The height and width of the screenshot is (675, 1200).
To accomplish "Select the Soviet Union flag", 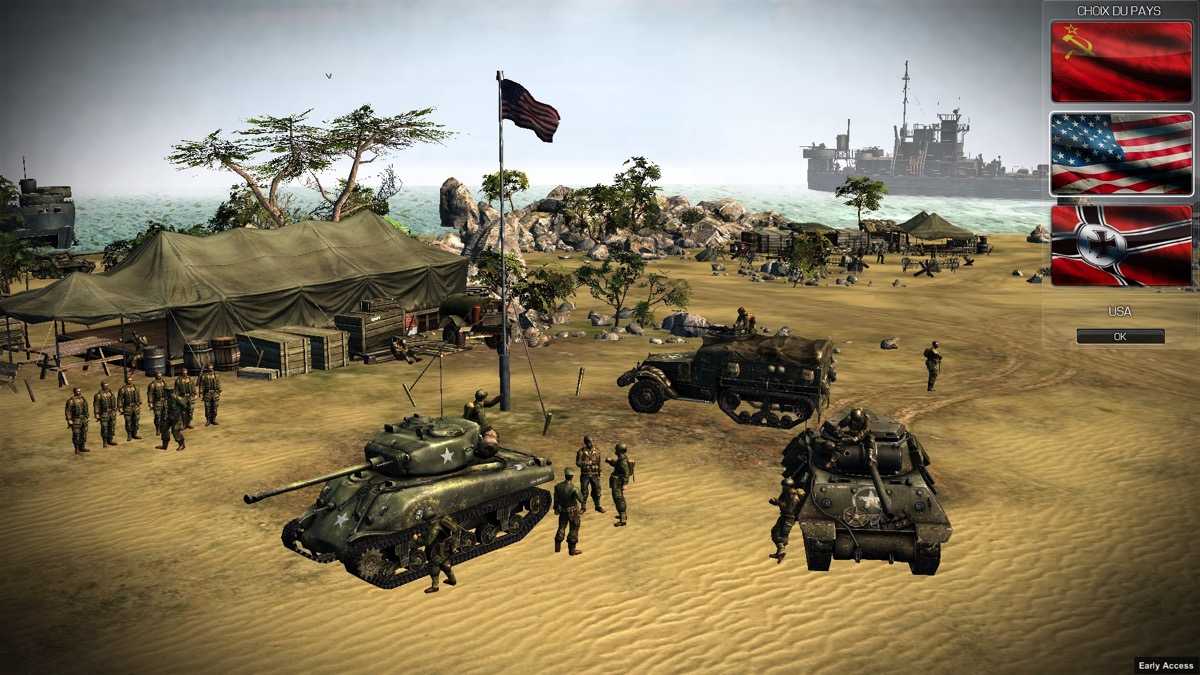I will coord(1121,61).
